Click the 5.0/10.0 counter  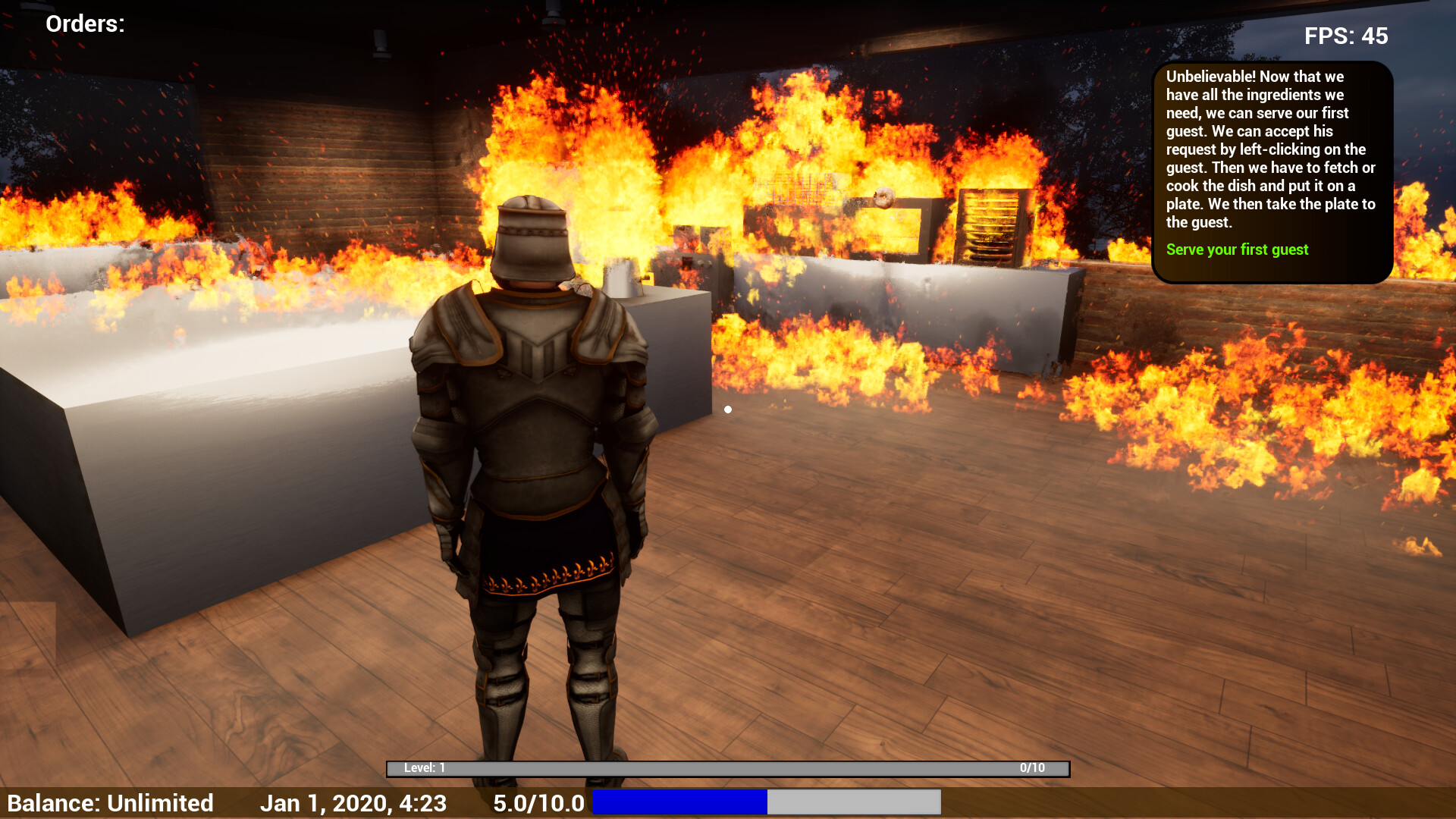(539, 802)
